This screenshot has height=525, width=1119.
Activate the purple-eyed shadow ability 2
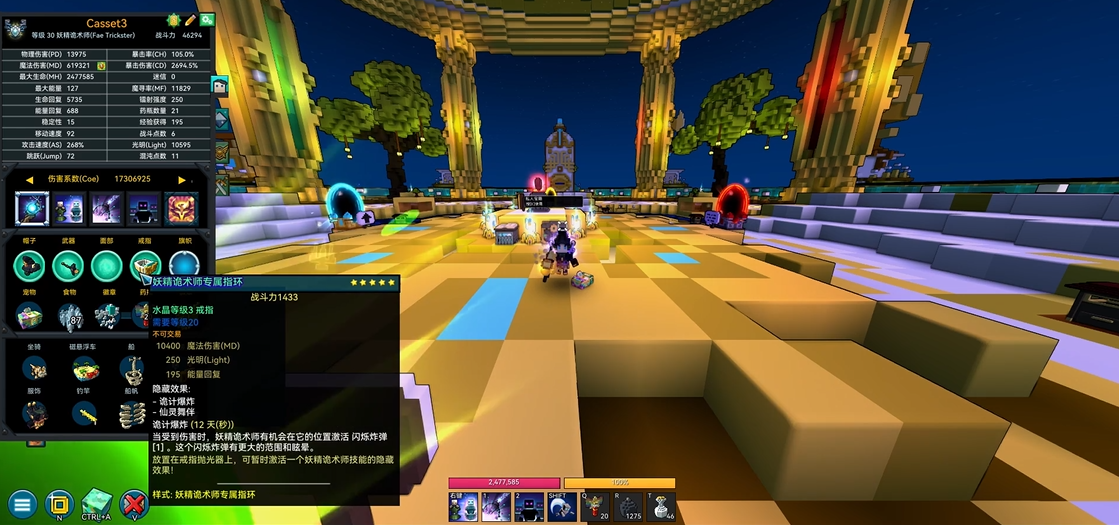tap(528, 507)
